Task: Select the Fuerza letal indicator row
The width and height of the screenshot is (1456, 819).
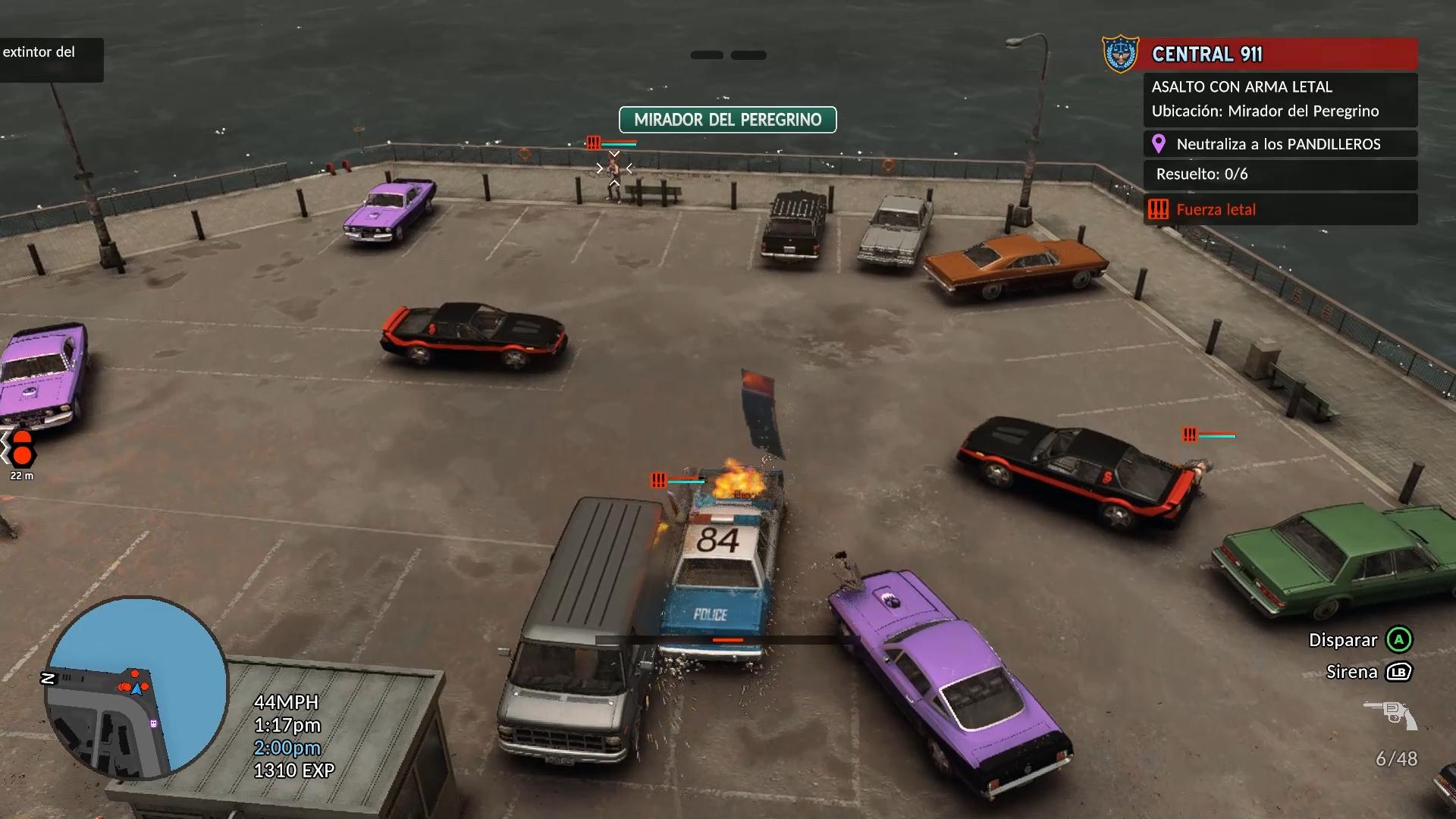Action: [1280, 209]
